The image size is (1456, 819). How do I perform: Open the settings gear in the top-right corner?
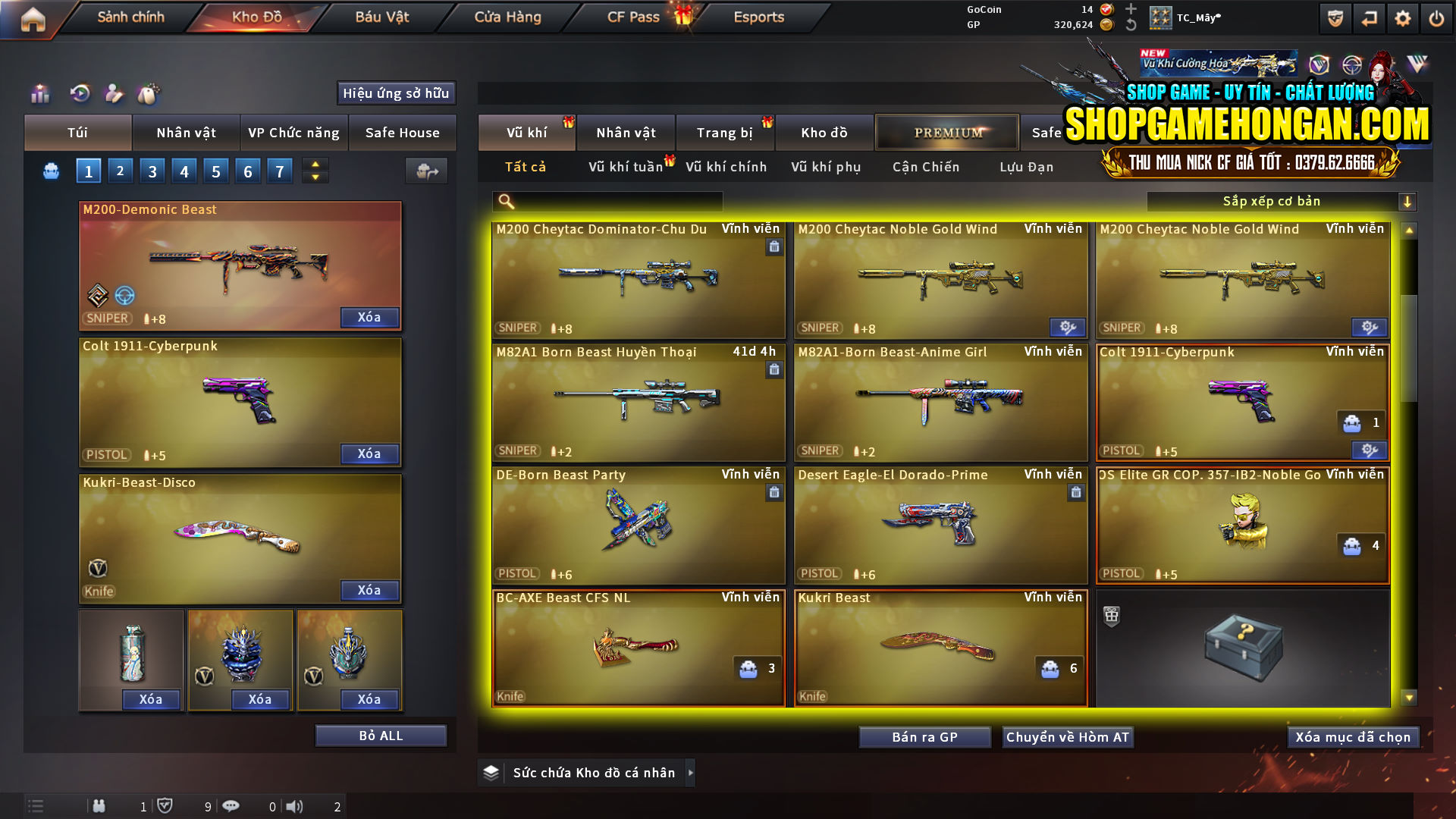[x=1403, y=17]
